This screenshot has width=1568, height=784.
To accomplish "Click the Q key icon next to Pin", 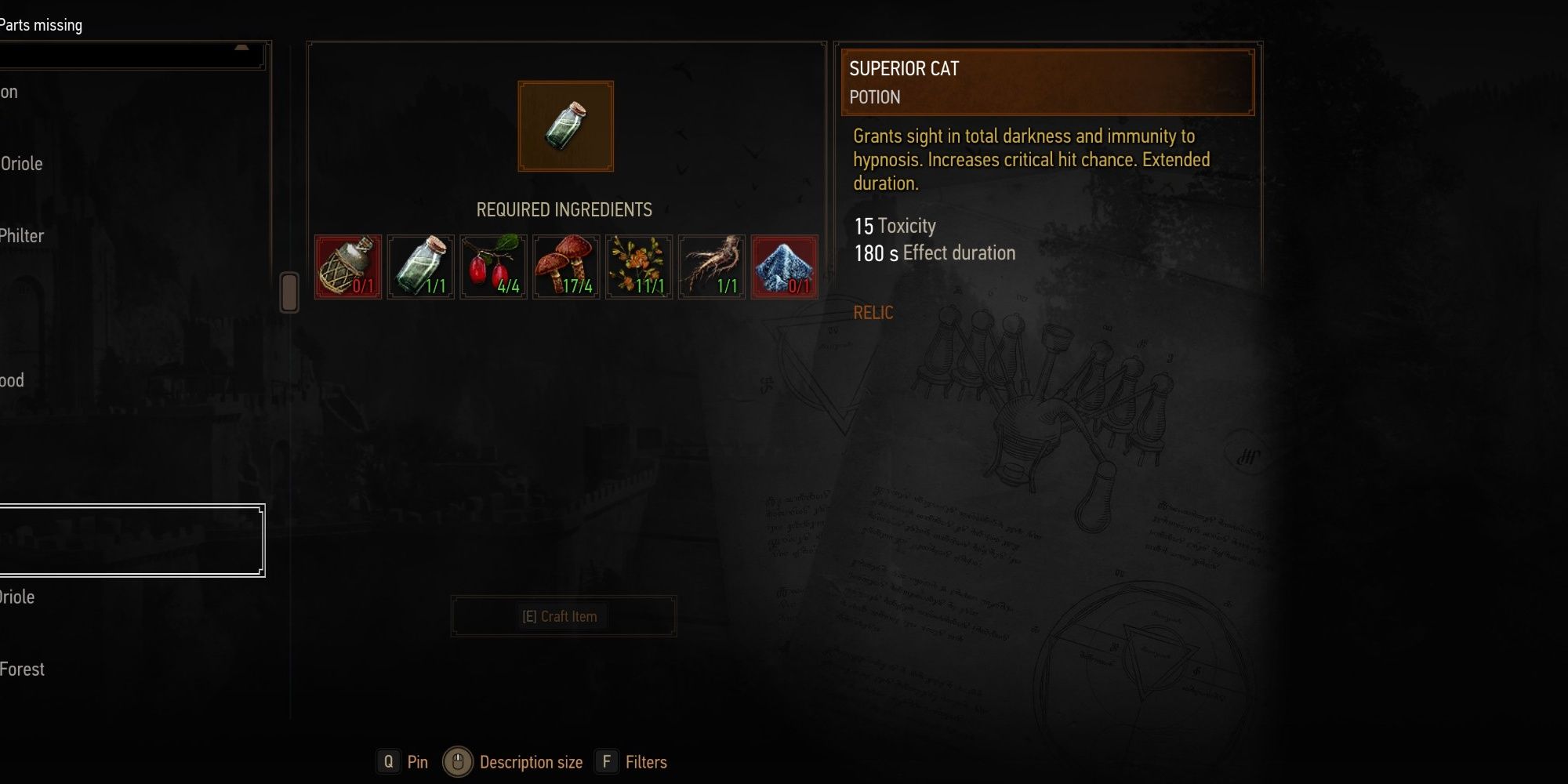I will 389,761.
